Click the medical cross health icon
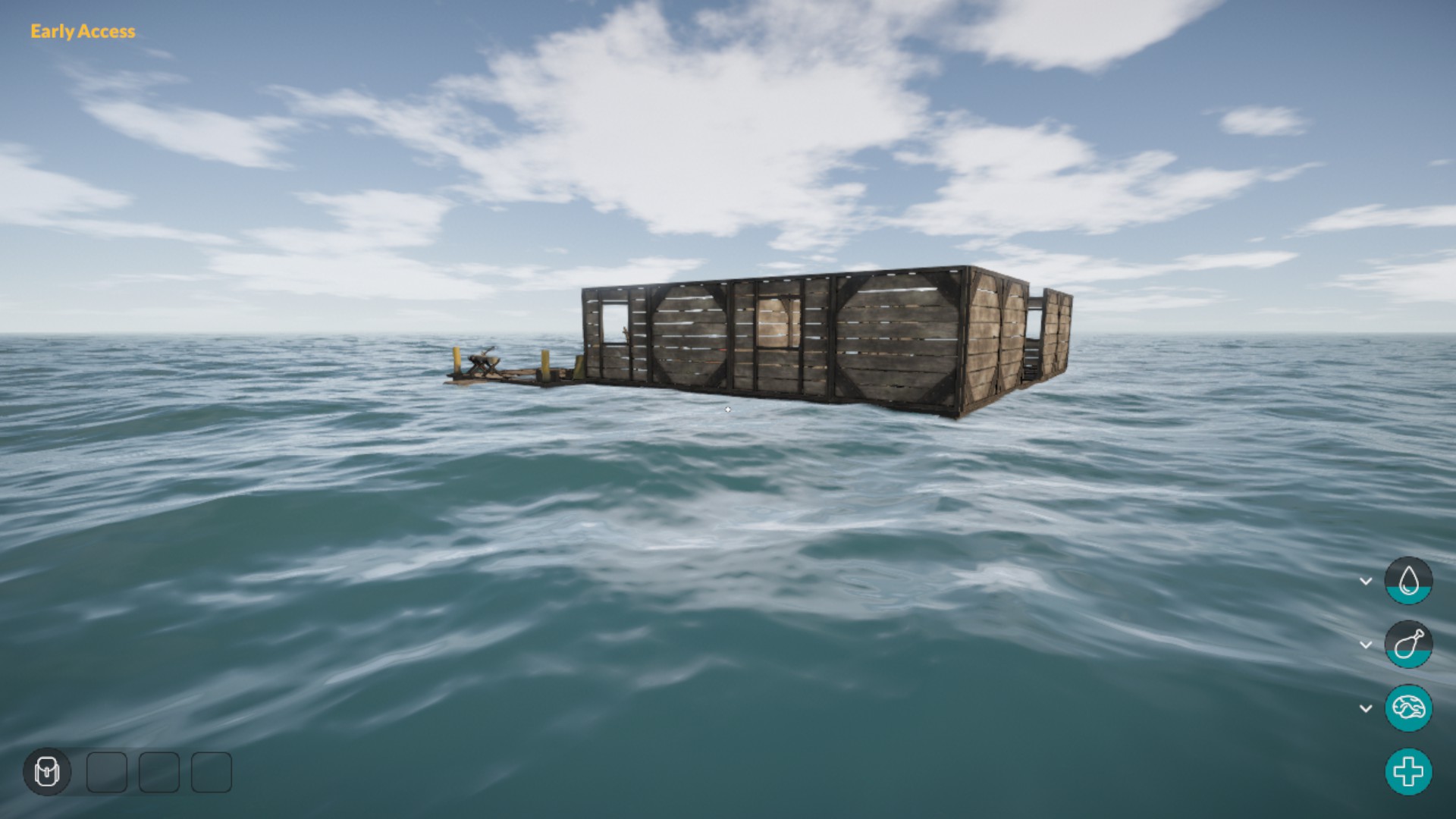Image resolution: width=1456 pixels, height=819 pixels. tap(1408, 772)
